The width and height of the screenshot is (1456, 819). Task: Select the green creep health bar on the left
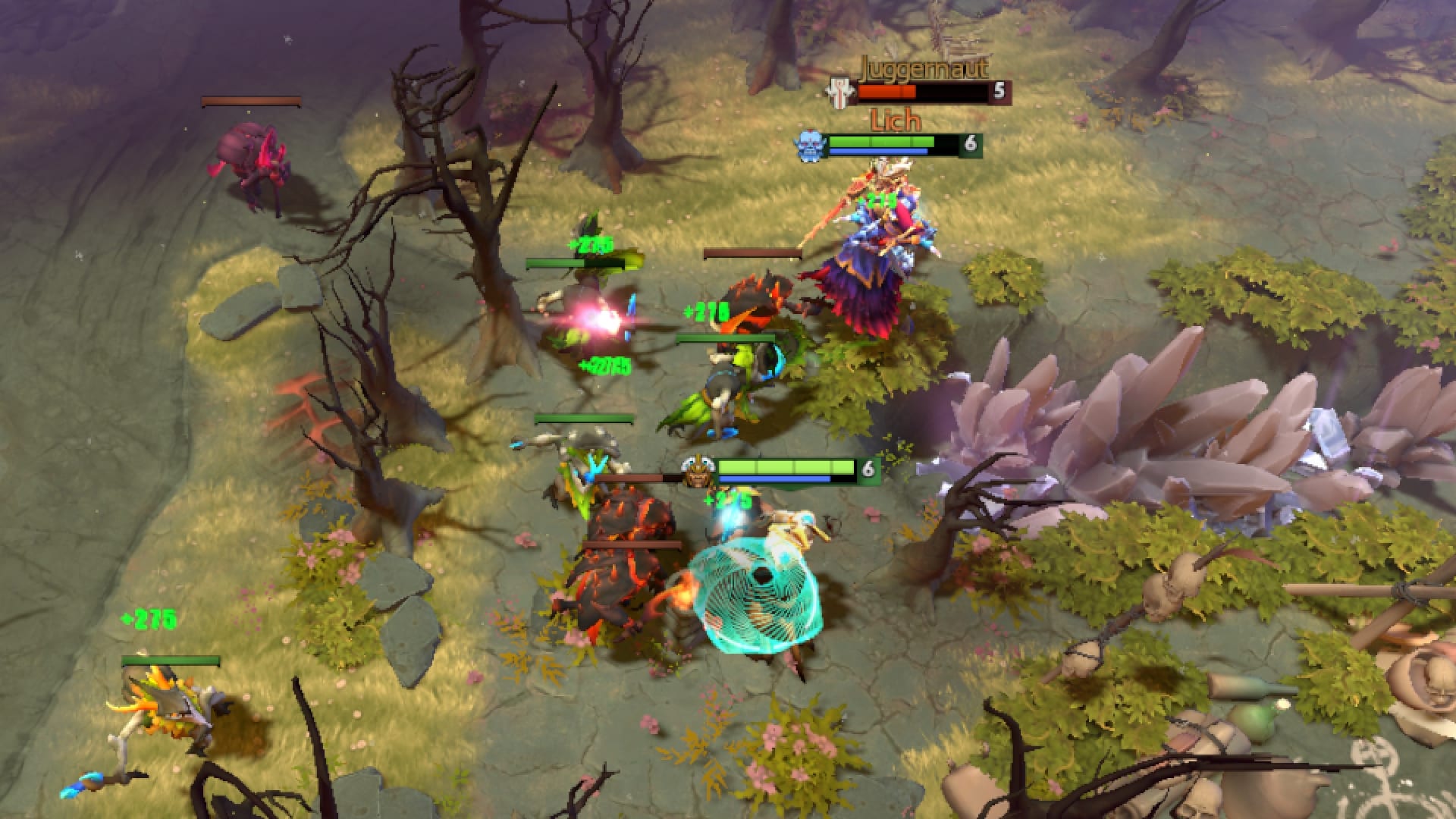coord(578,265)
